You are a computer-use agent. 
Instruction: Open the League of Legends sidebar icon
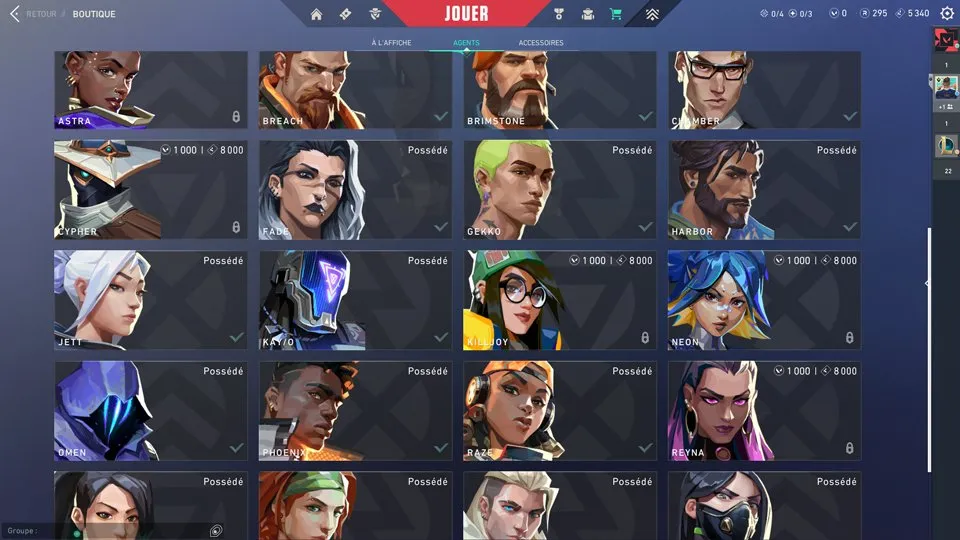945,147
